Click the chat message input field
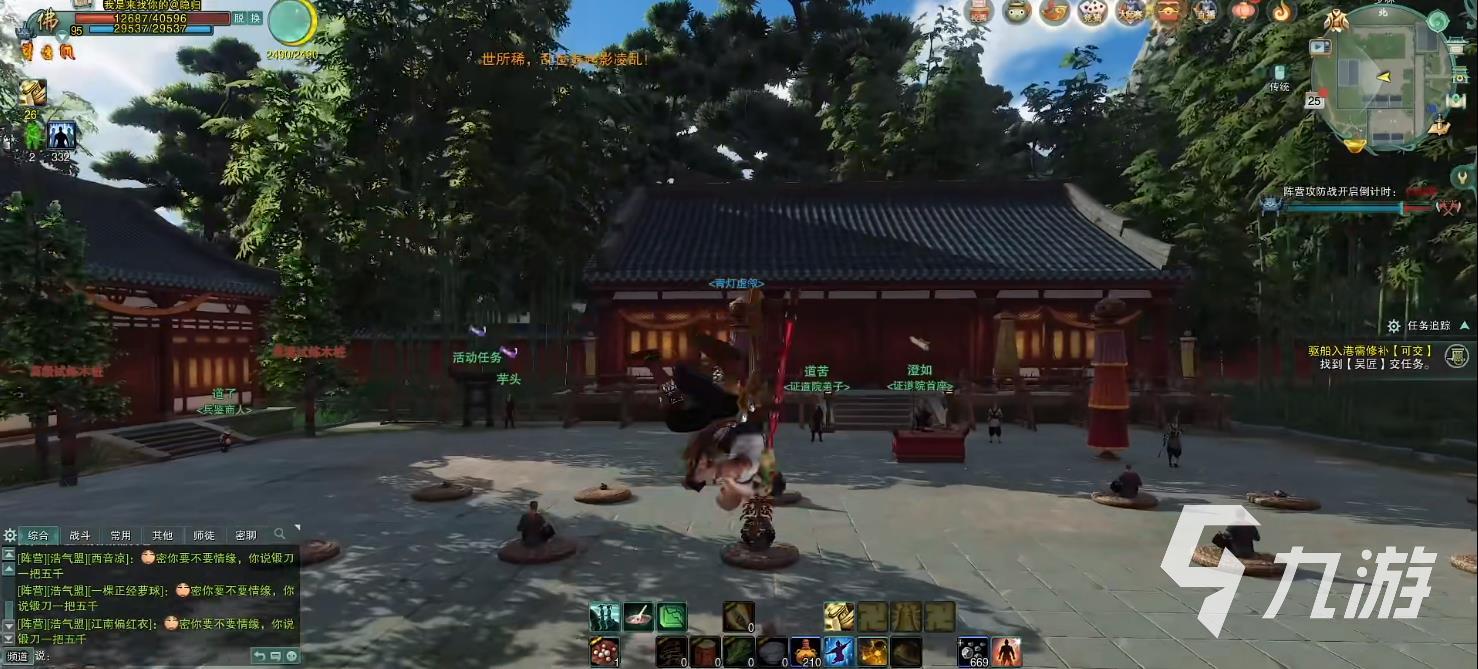The image size is (1478, 669). (x=150, y=656)
